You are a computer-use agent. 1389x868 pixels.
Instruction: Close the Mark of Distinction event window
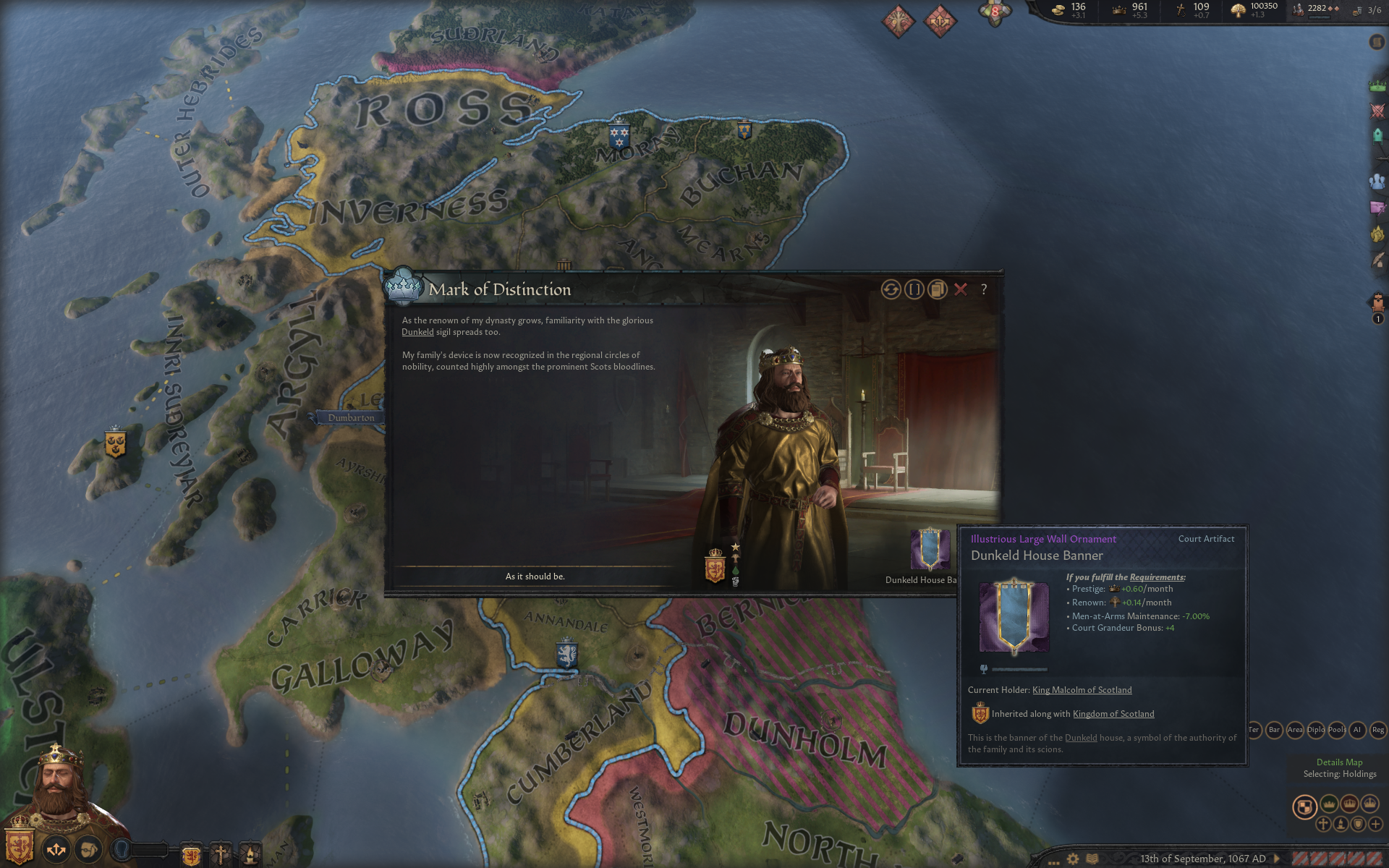pos(961,289)
